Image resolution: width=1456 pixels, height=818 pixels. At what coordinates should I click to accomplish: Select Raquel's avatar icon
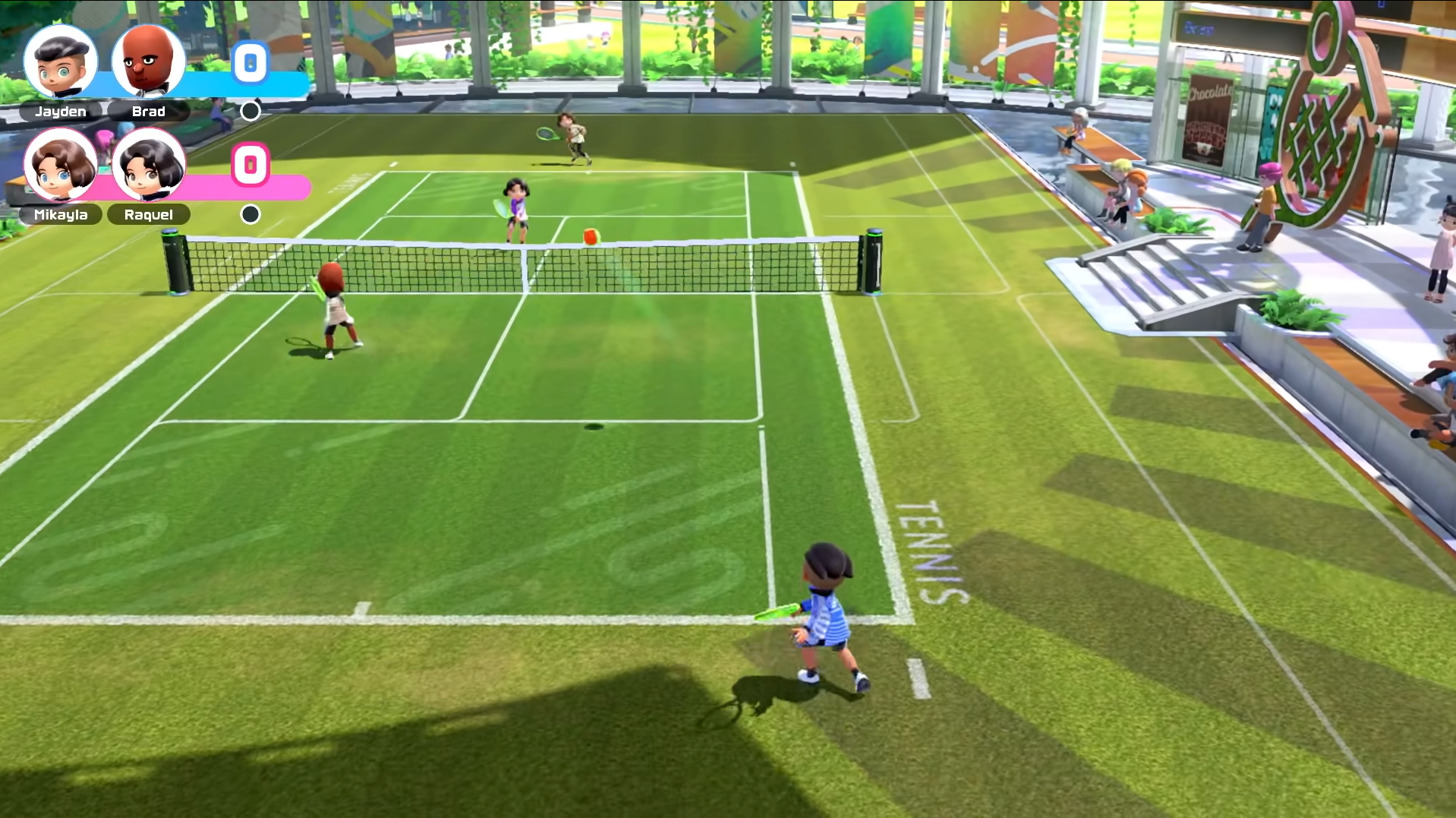click(x=149, y=166)
